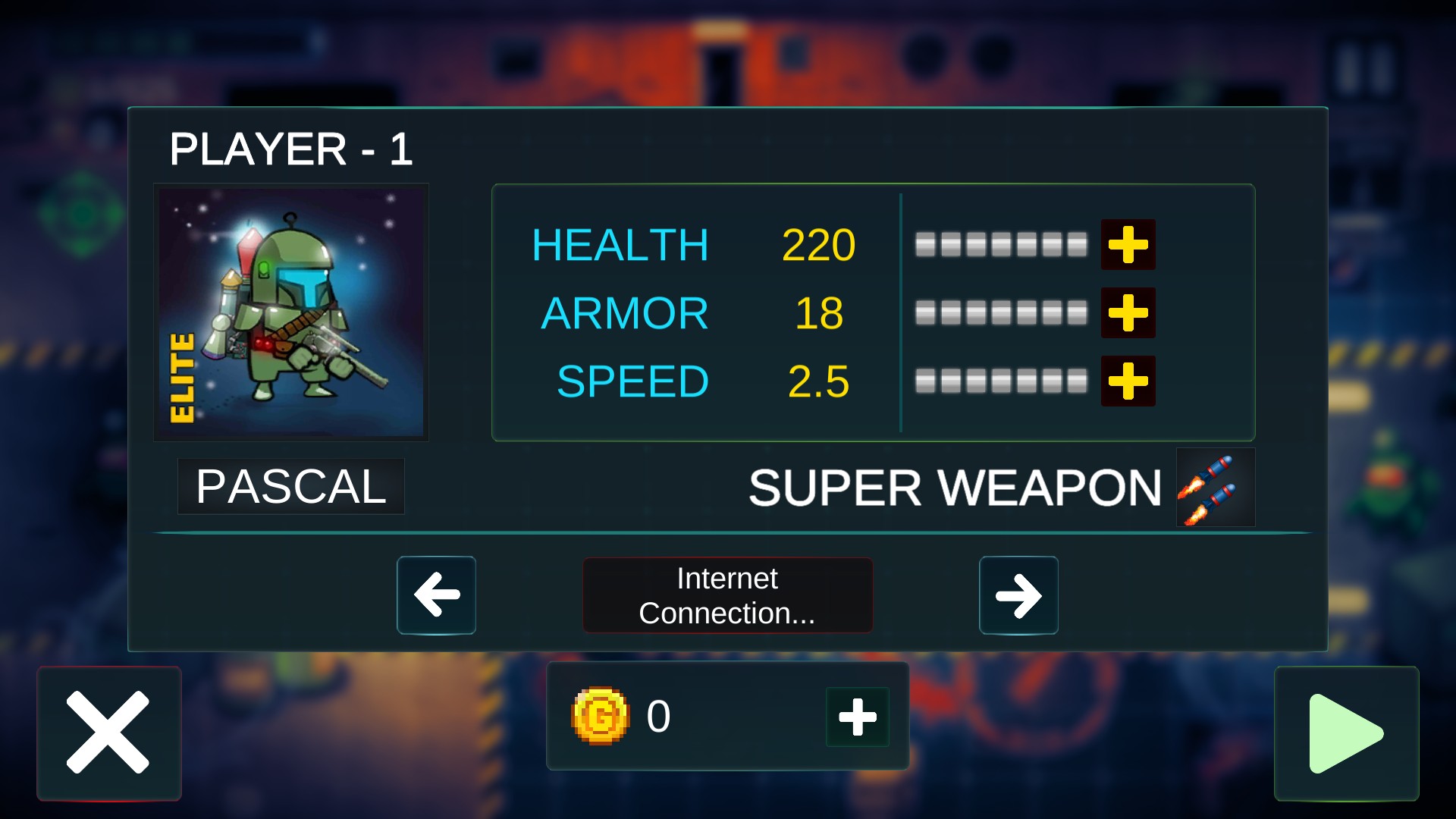This screenshot has height=819, width=1456.
Task: Click the Internet Connection button
Action: (727, 595)
